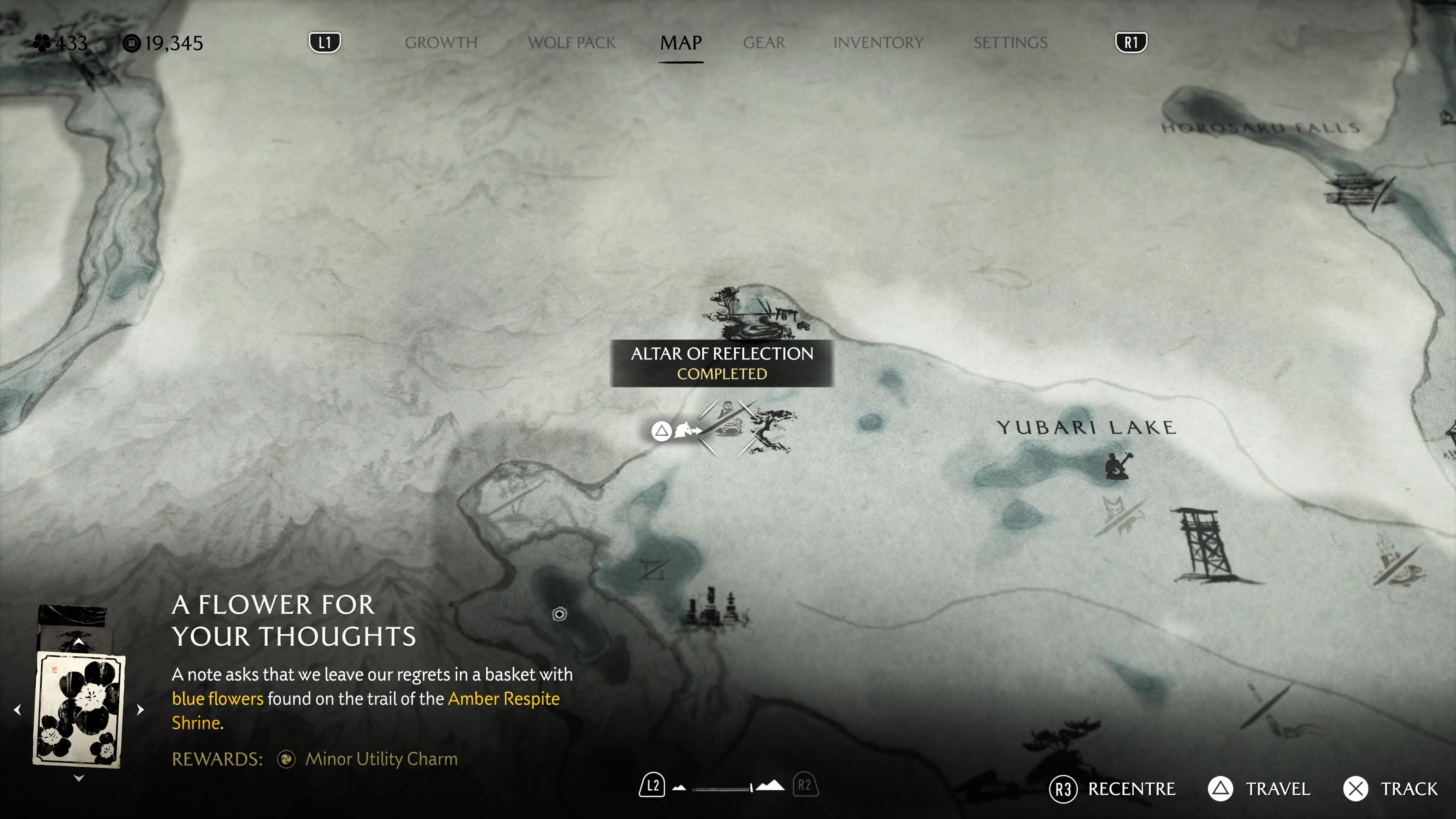Image resolution: width=1456 pixels, height=819 pixels.
Task: Show the previous quest card with left arrow
Action: coord(17,709)
